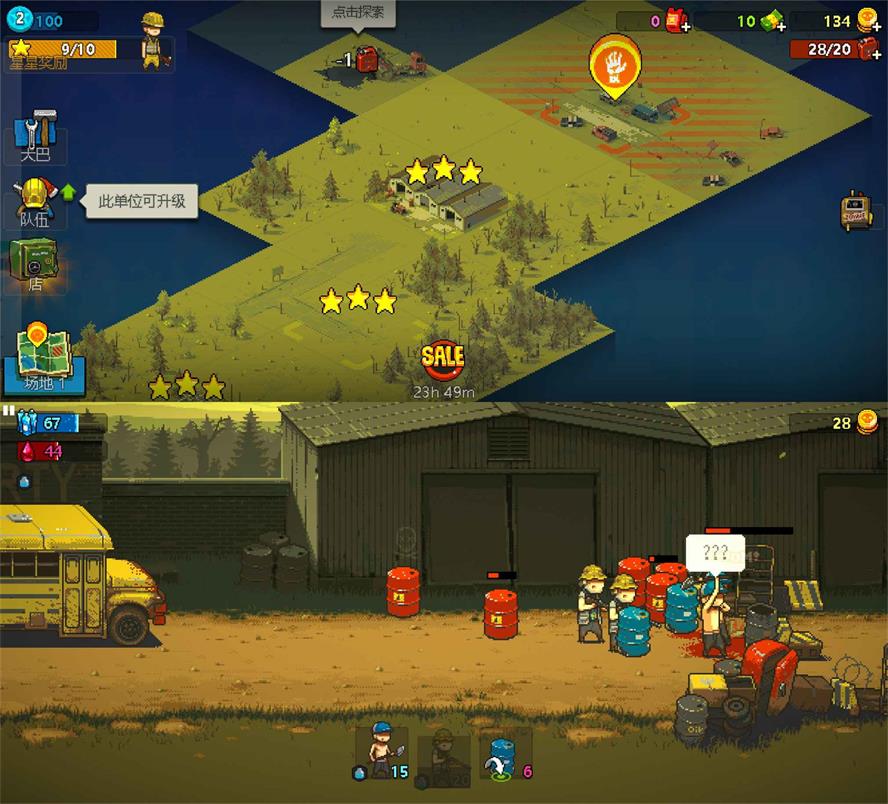The width and height of the screenshot is (888, 804).
Task: Tap the star reward progress bar
Action: [62, 48]
